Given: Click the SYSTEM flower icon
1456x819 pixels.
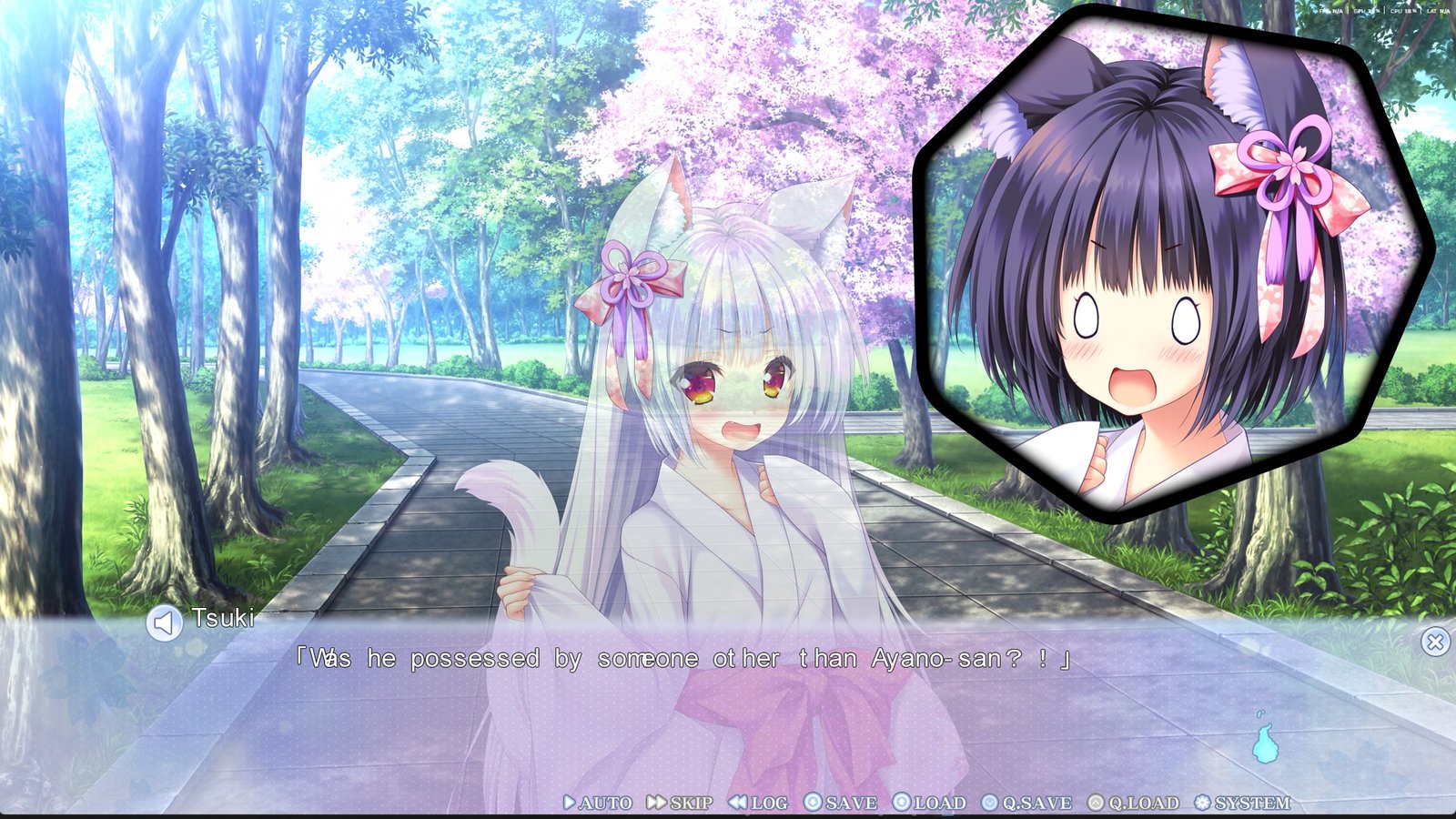Looking at the screenshot, I should pos(1204,804).
